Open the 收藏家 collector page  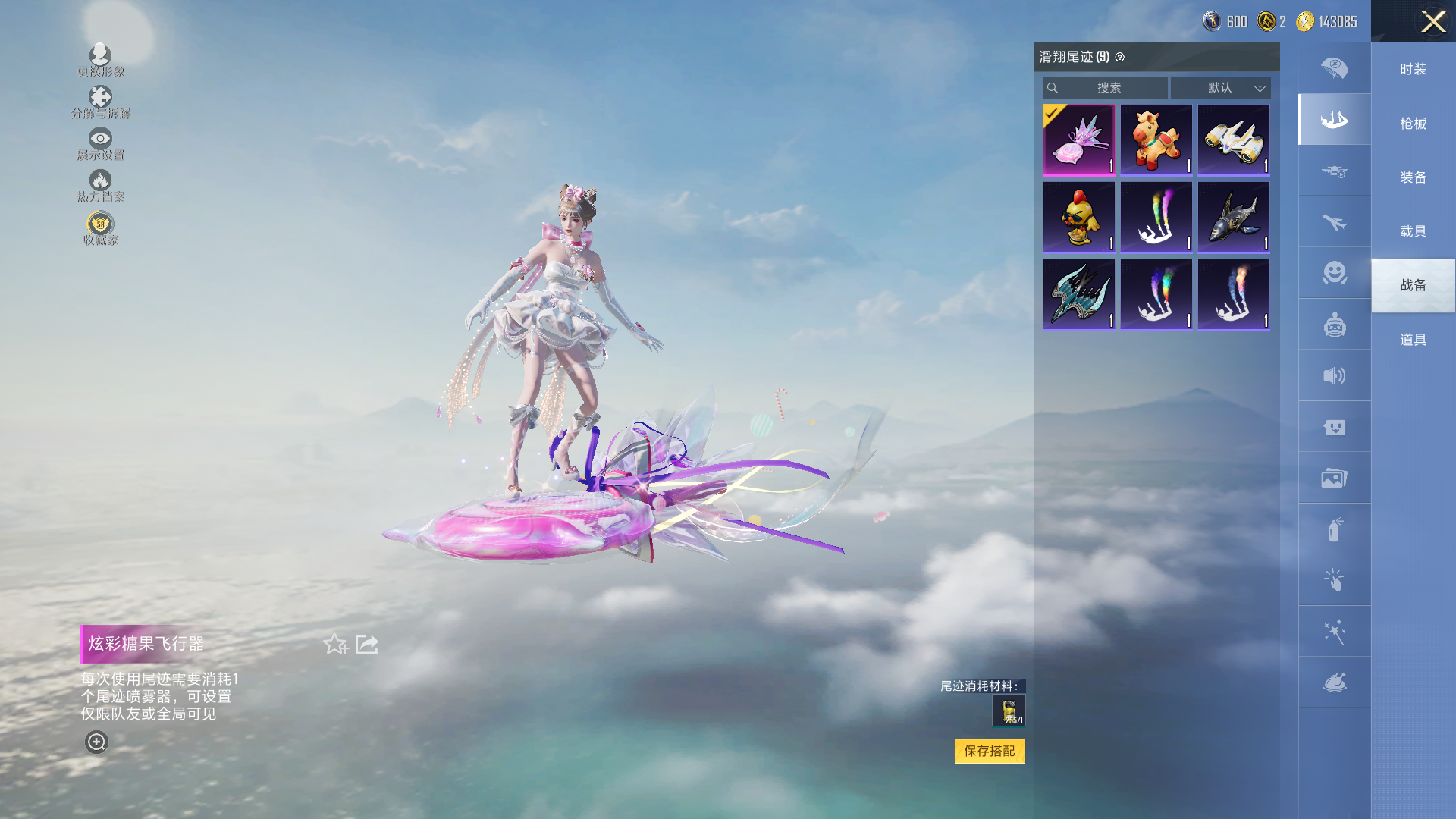coord(100,229)
